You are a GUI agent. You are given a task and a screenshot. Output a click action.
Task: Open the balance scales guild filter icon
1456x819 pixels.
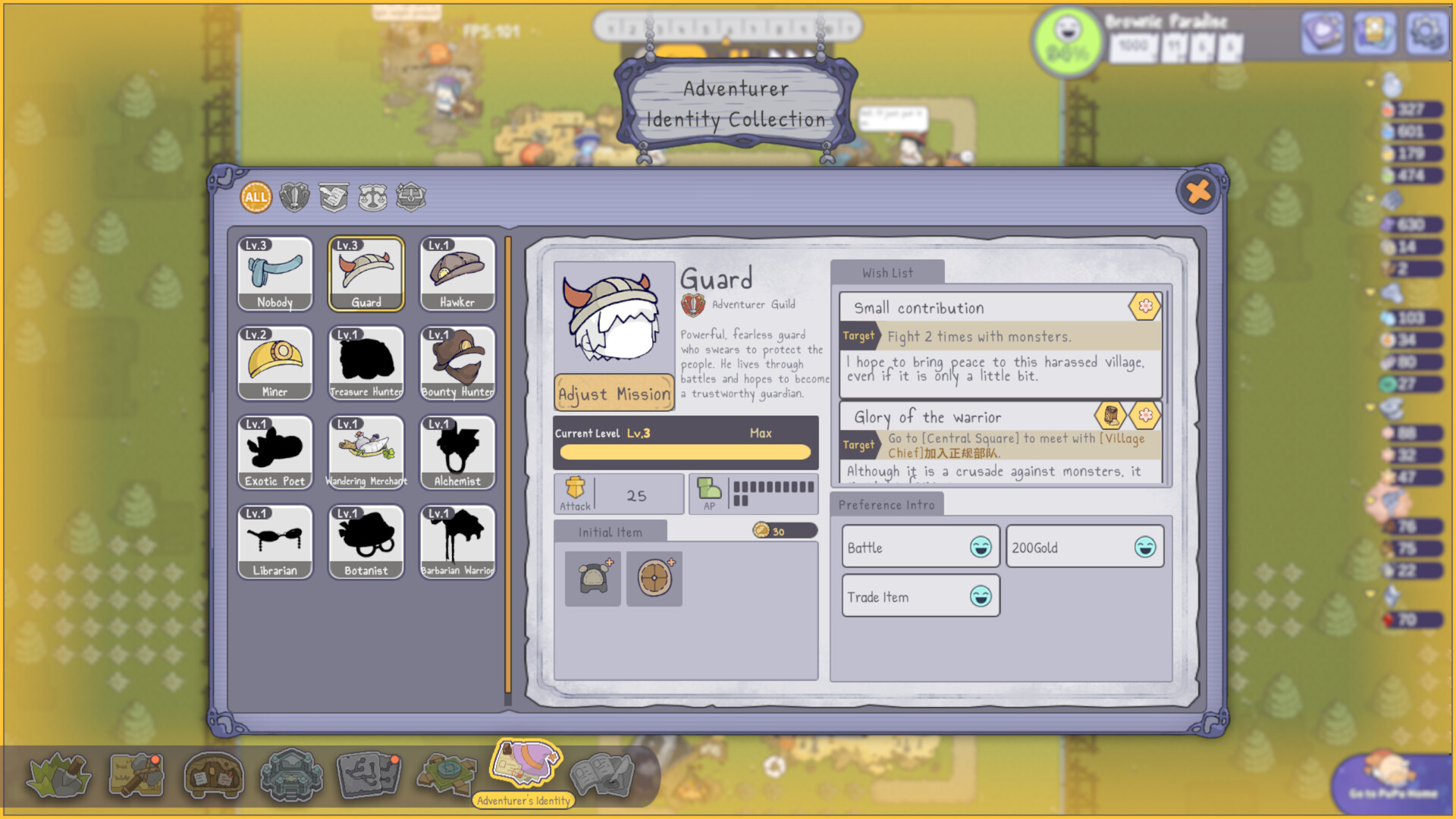tap(373, 196)
